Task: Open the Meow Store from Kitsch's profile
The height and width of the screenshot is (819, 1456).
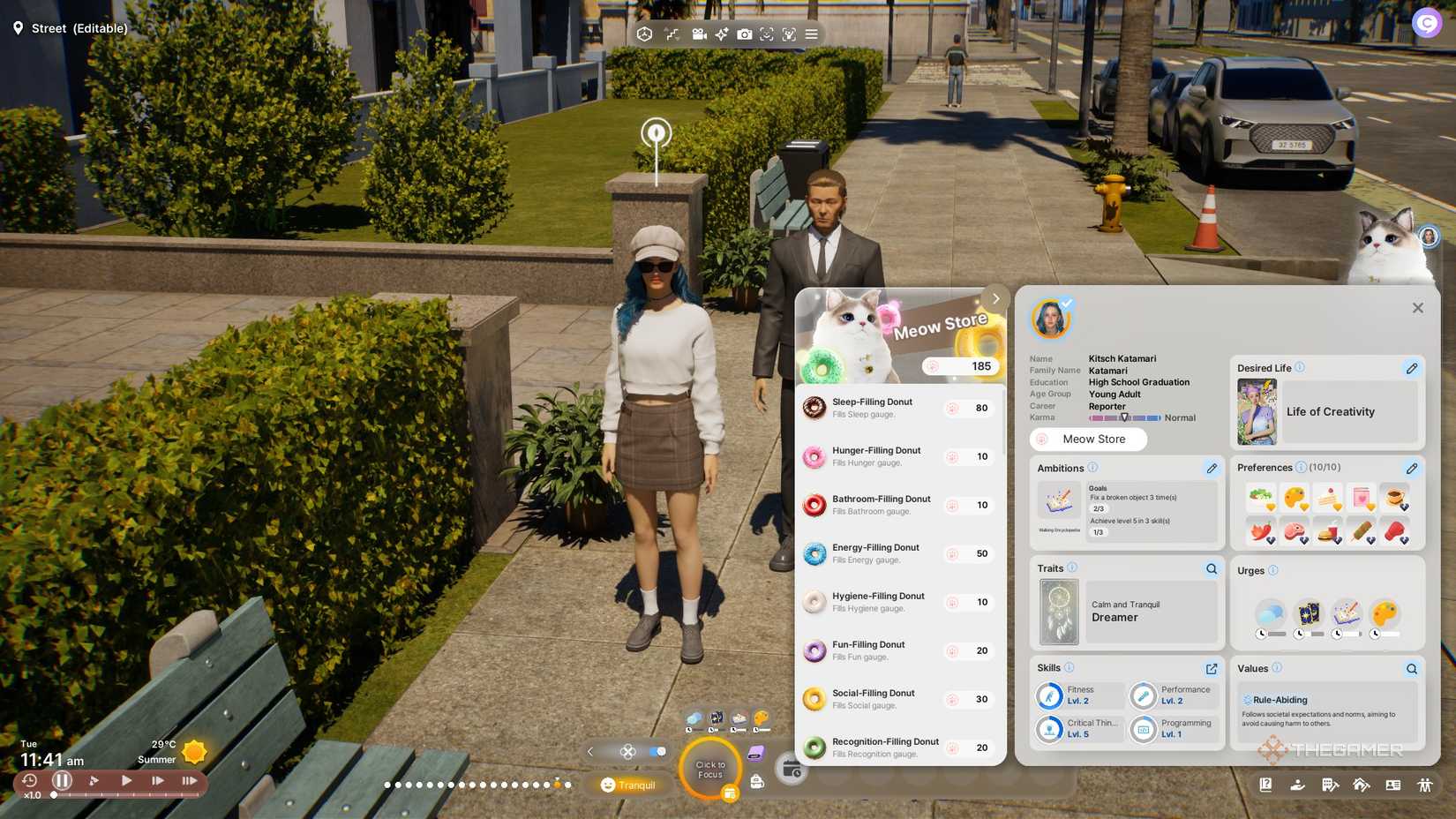Action: click(1088, 439)
